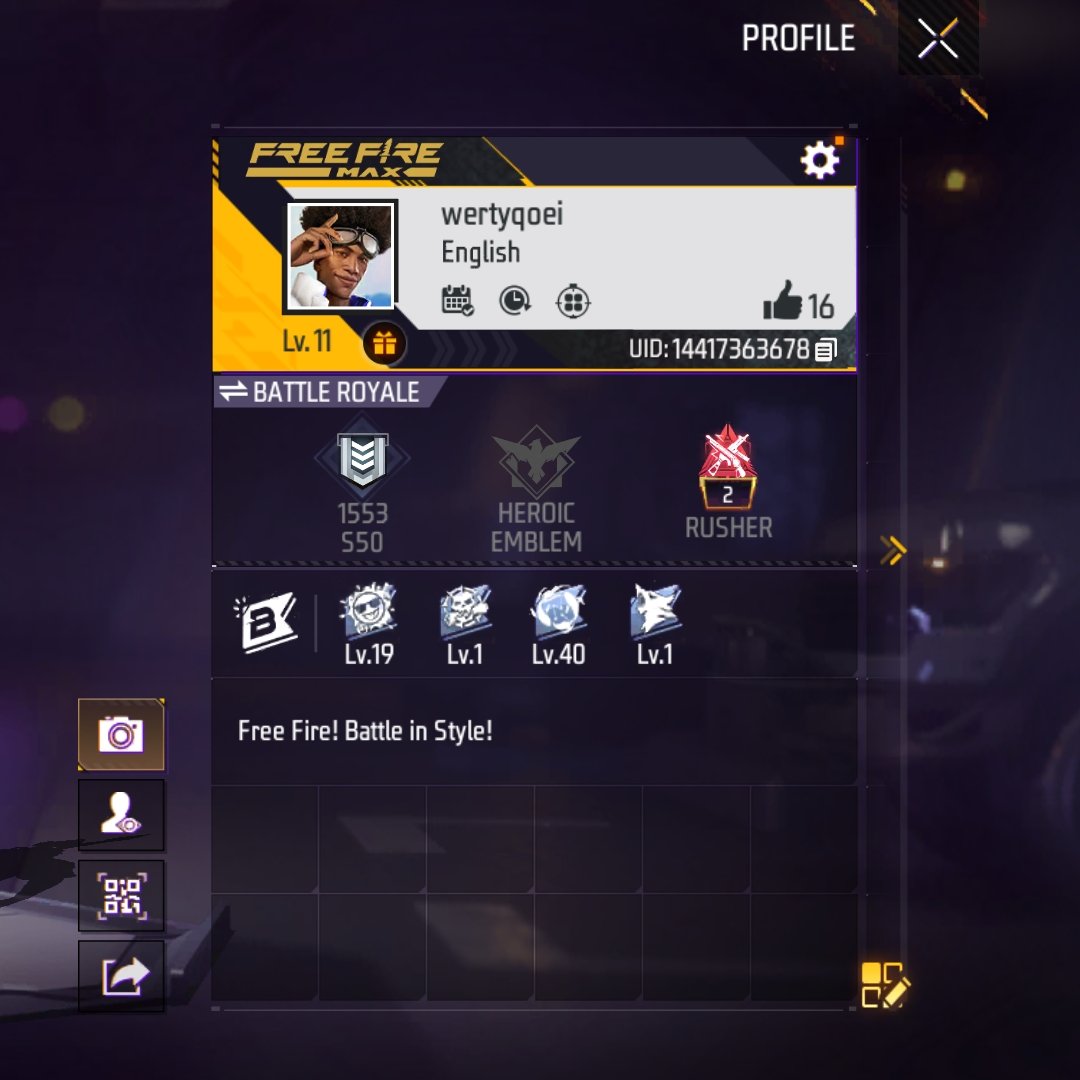Click the calendar icon under the name
The image size is (1080, 1080).
pos(457,300)
